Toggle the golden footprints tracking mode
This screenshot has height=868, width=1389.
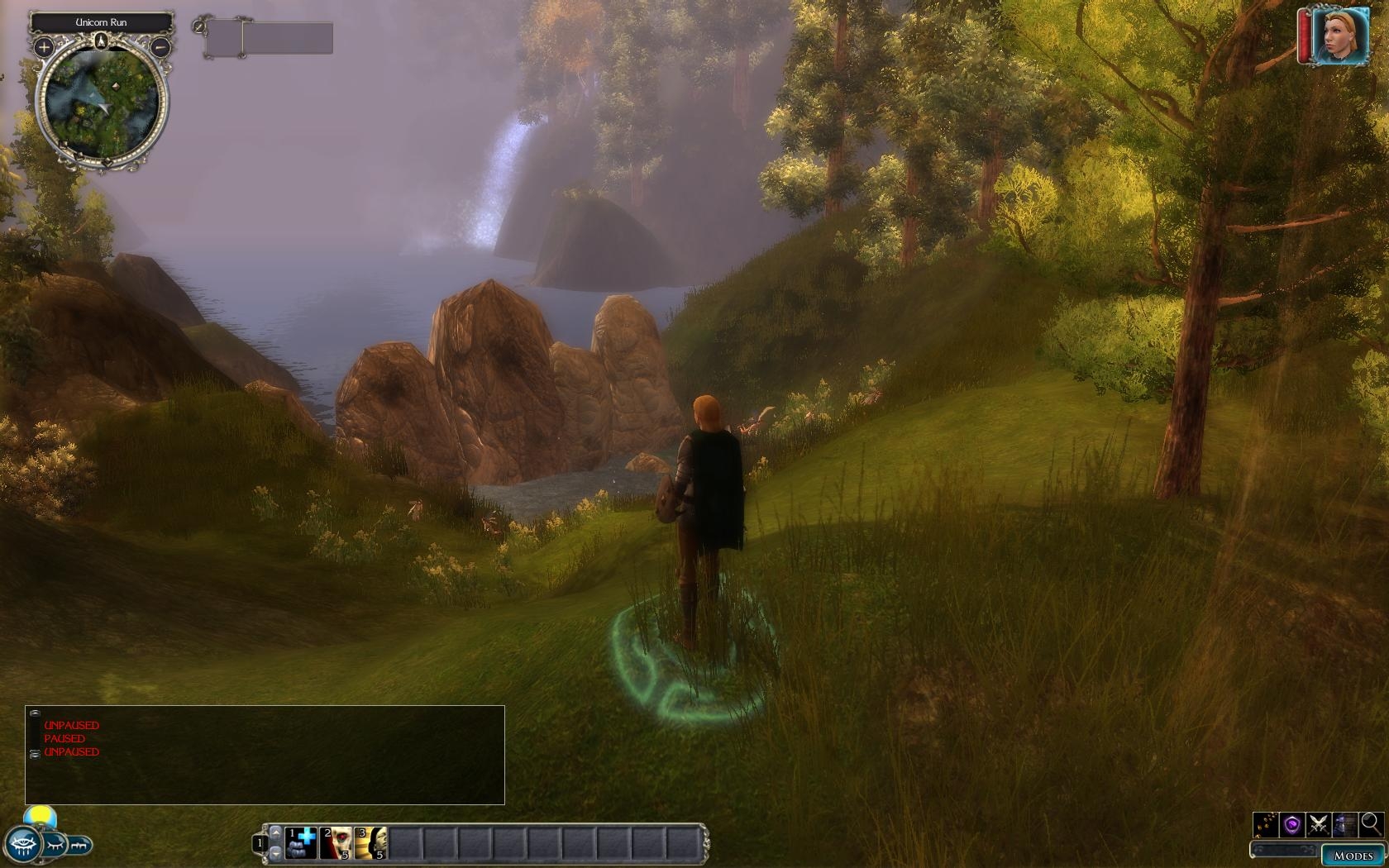click(x=1266, y=824)
